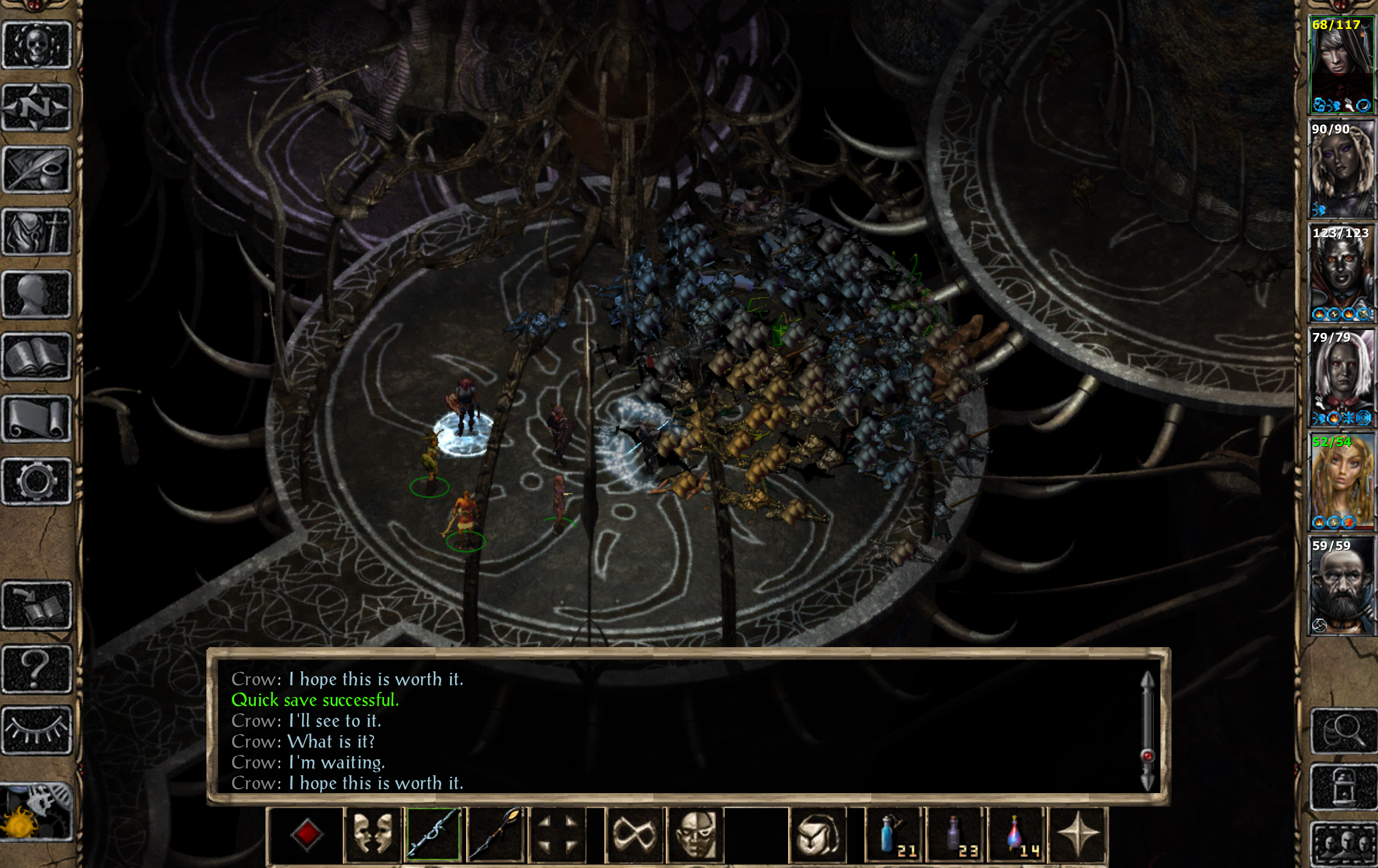The image size is (1378, 868).
Task: Open the area map with the compass button
Action: click(37, 106)
